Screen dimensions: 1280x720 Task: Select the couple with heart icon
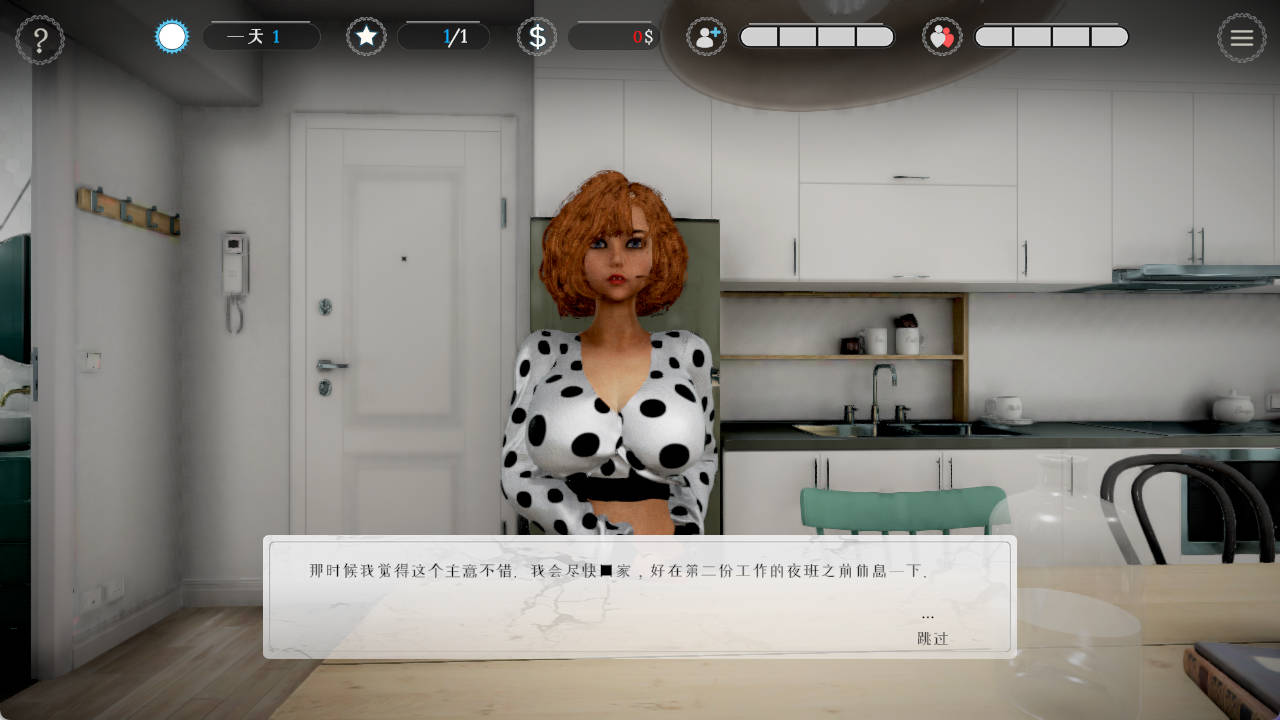tap(942, 37)
